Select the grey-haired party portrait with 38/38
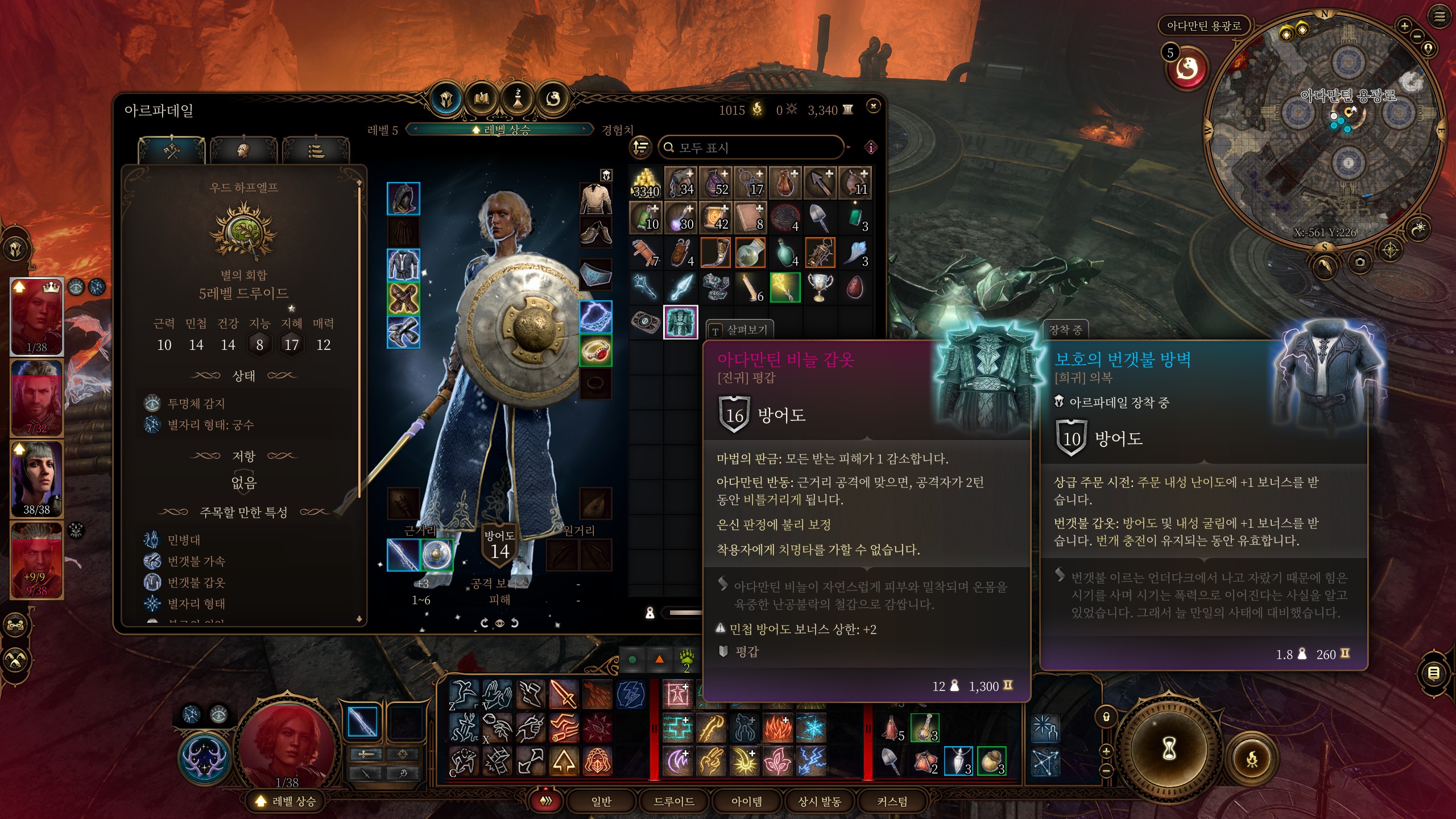 coord(37,479)
